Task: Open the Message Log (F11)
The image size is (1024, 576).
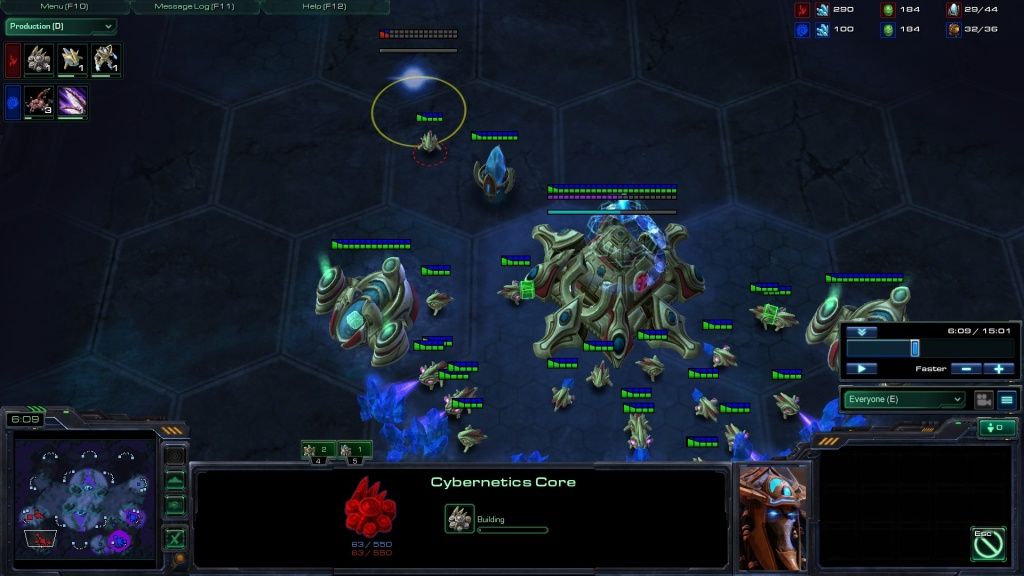Action: pyautogui.click(x=194, y=7)
